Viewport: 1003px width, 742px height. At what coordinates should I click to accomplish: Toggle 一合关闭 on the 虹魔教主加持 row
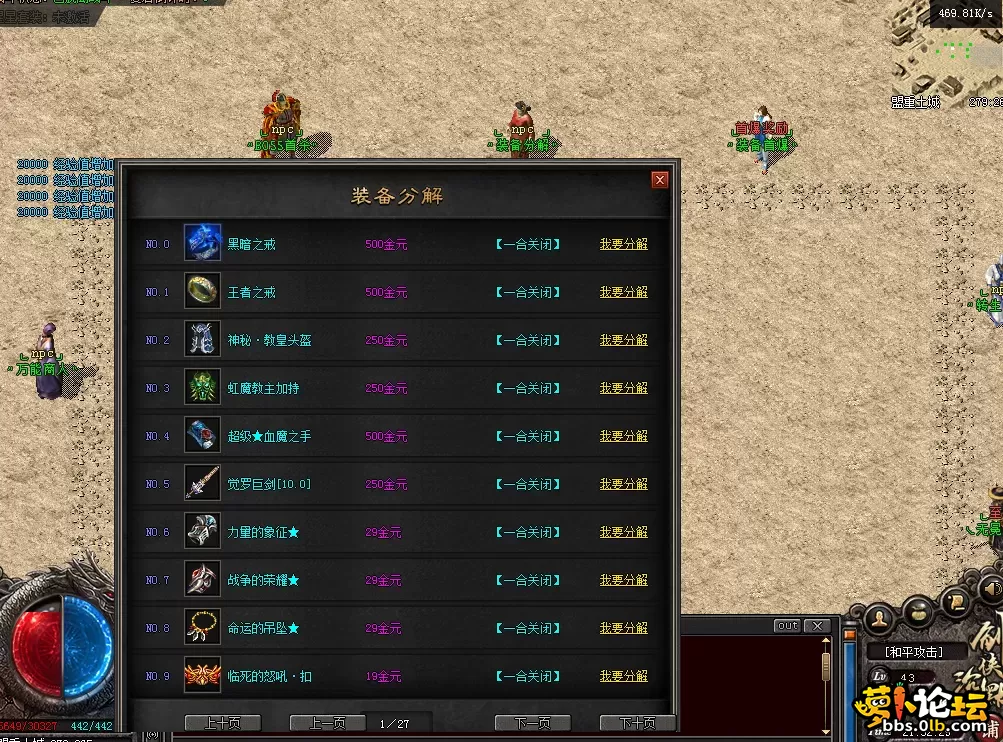point(527,388)
